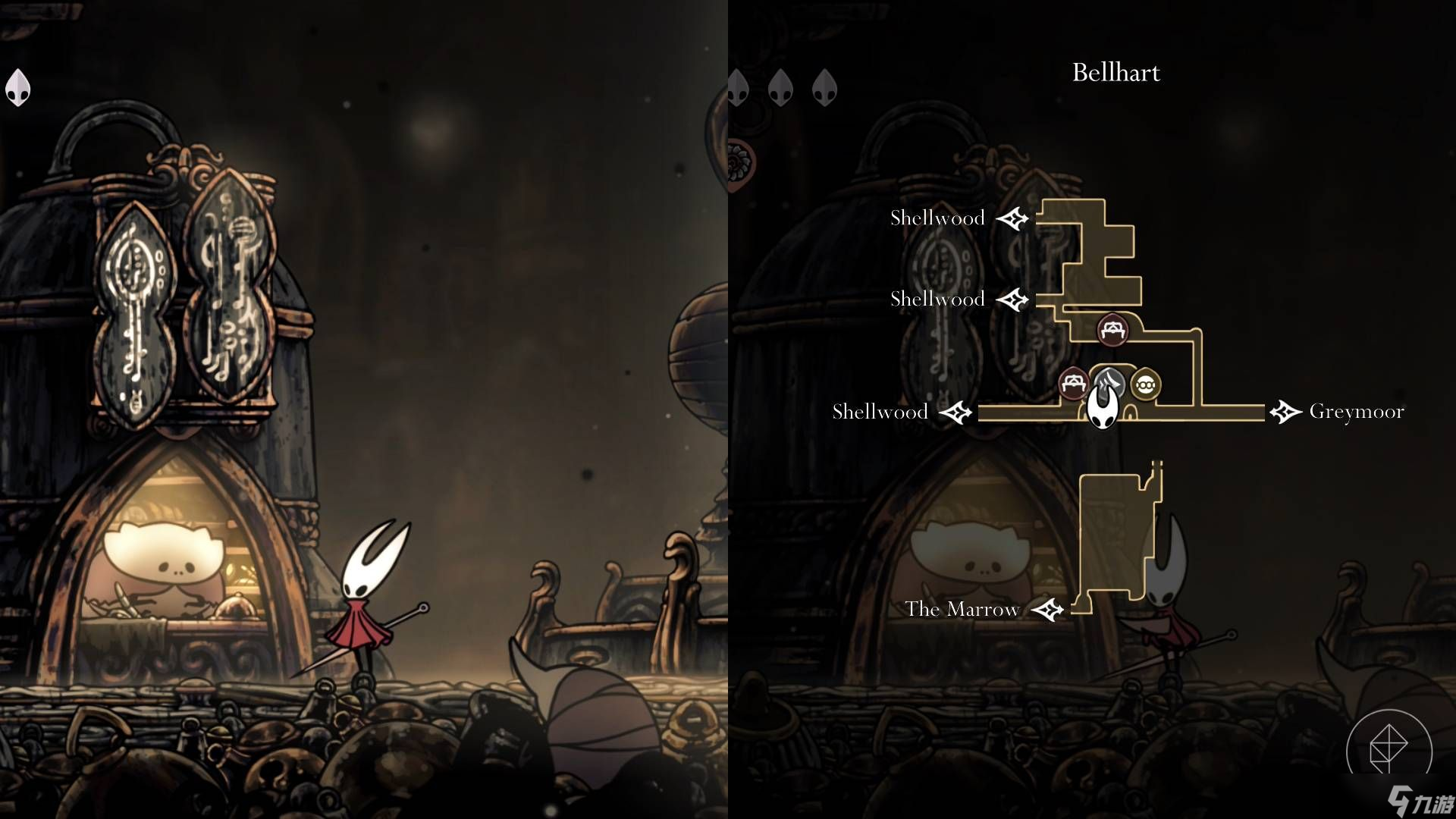
Task: Select the bench marker in the upper corridor
Action: pyautogui.click(x=1112, y=330)
